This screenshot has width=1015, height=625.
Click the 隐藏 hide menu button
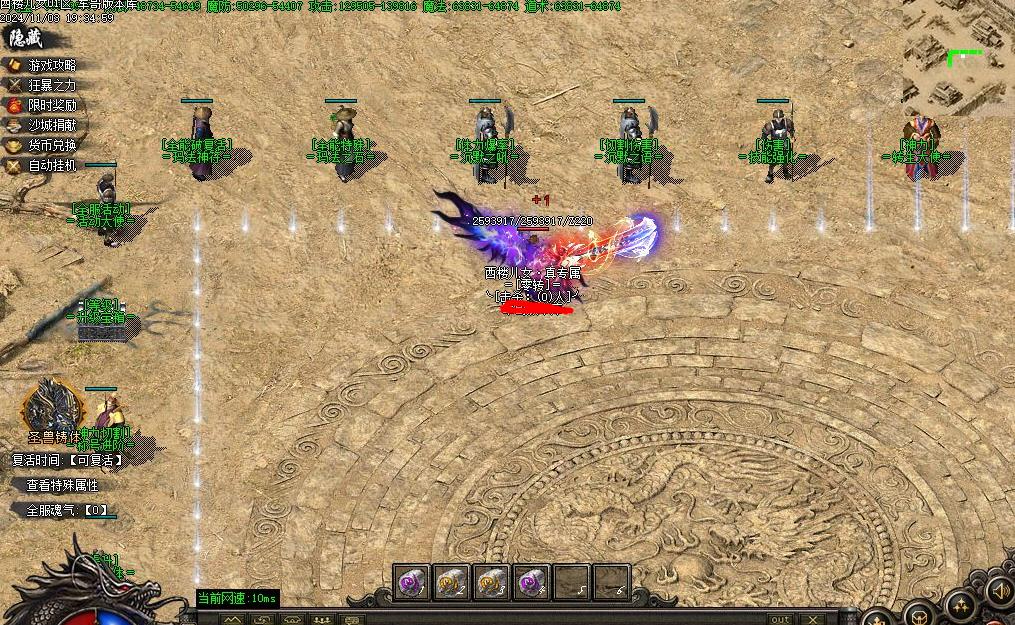[x=26, y=39]
